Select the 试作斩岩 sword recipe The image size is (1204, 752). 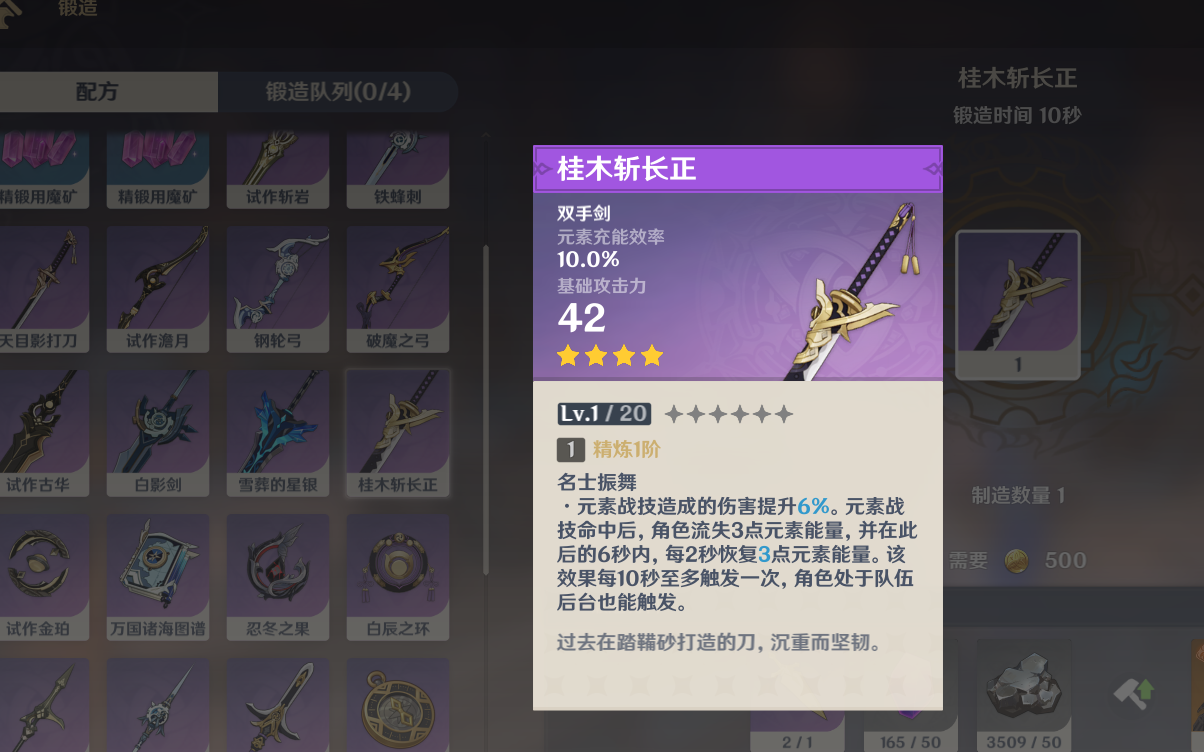(x=277, y=168)
